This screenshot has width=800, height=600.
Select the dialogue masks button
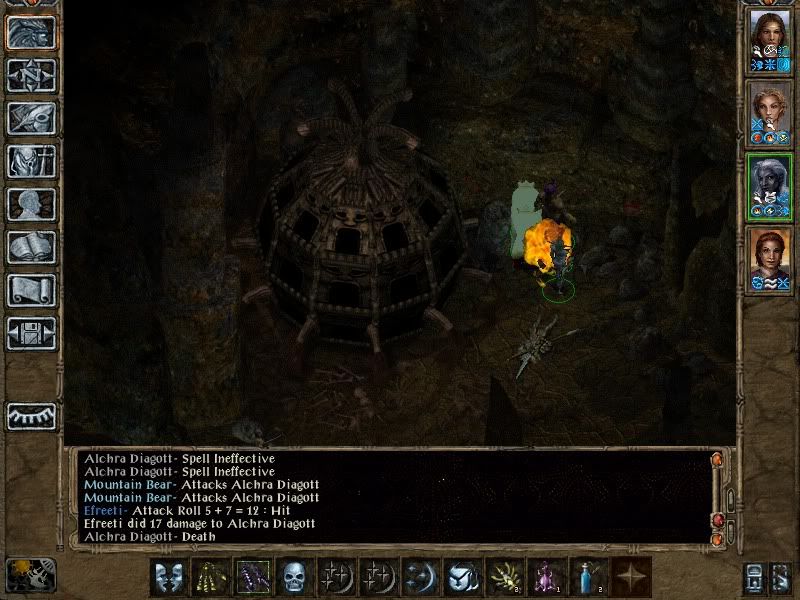168,577
